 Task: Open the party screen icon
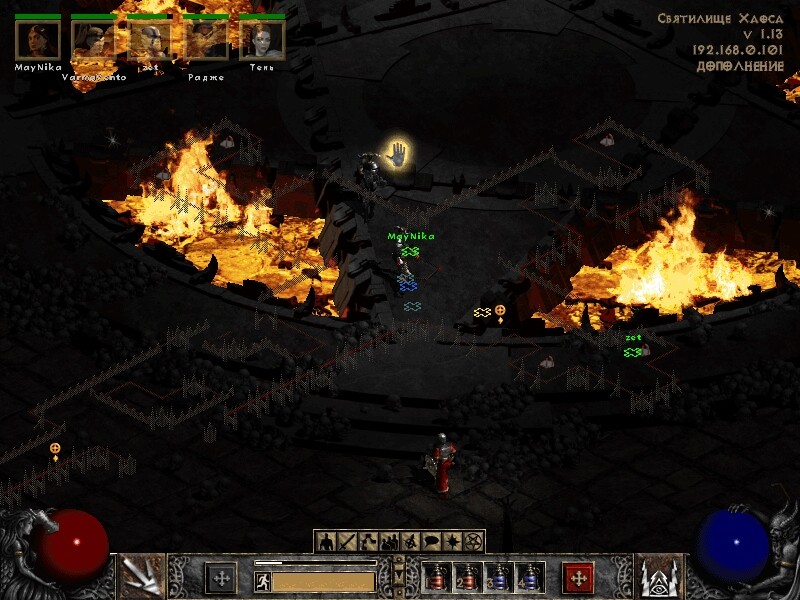point(389,542)
